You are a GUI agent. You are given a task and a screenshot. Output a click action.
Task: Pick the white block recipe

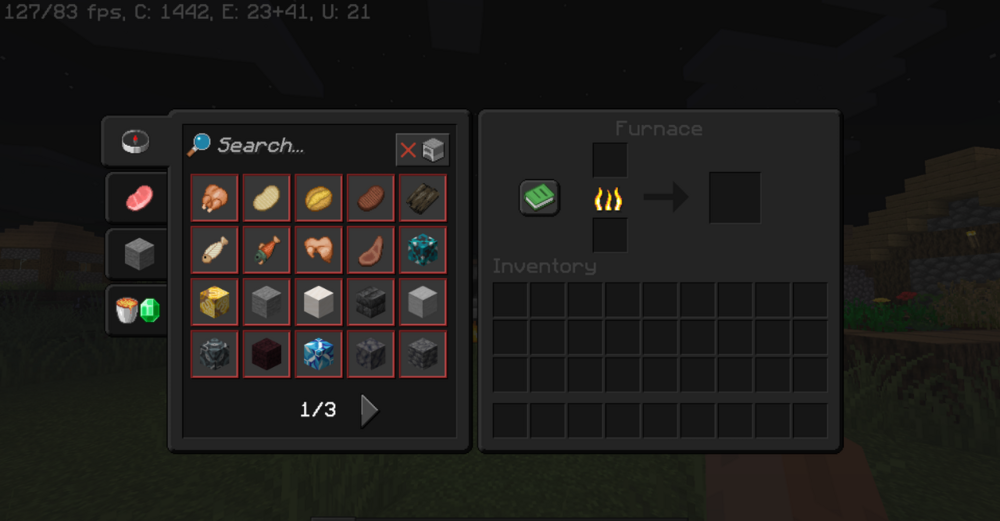(x=318, y=302)
